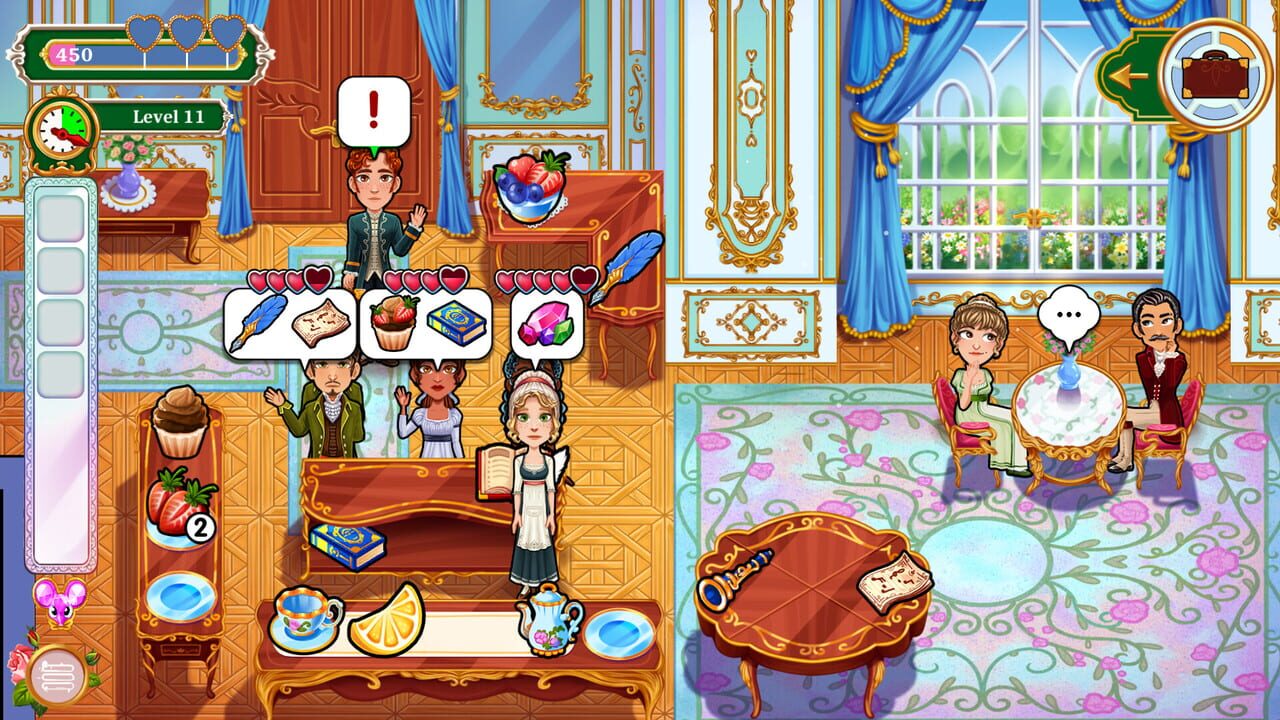Image resolution: width=1280 pixels, height=720 pixels.
Task: Grab the blue teapot near the counter
Action: pos(550,620)
